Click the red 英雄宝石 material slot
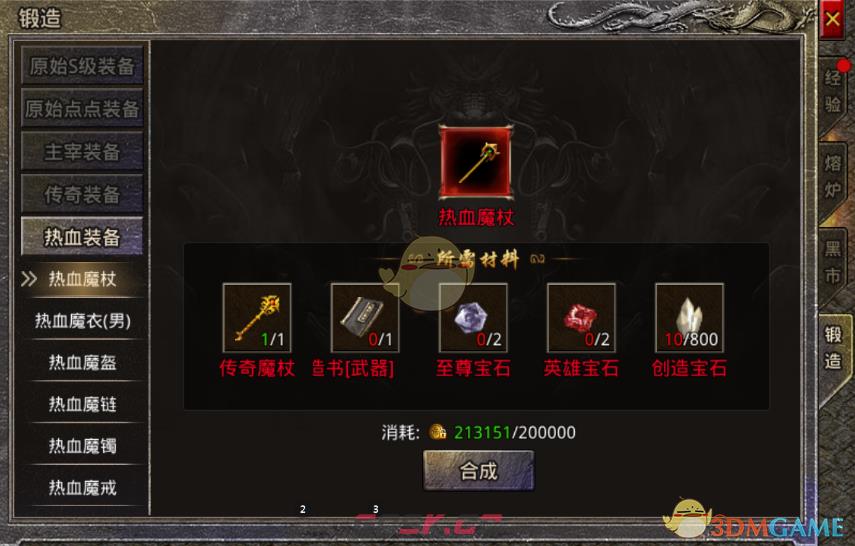The image size is (855, 546). [581, 318]
